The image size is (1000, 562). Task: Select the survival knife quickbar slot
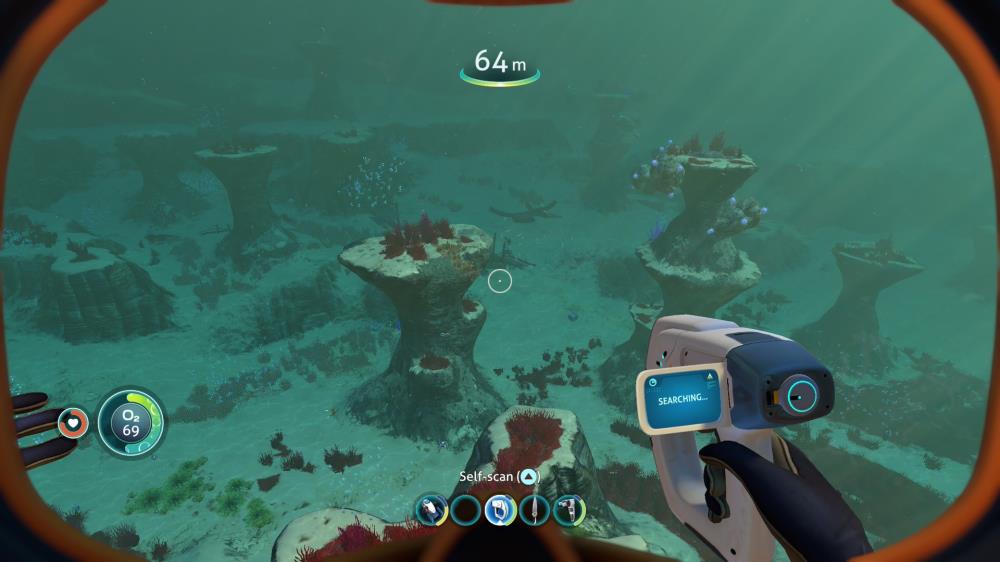pyautogui.click(x=534, y=510)
